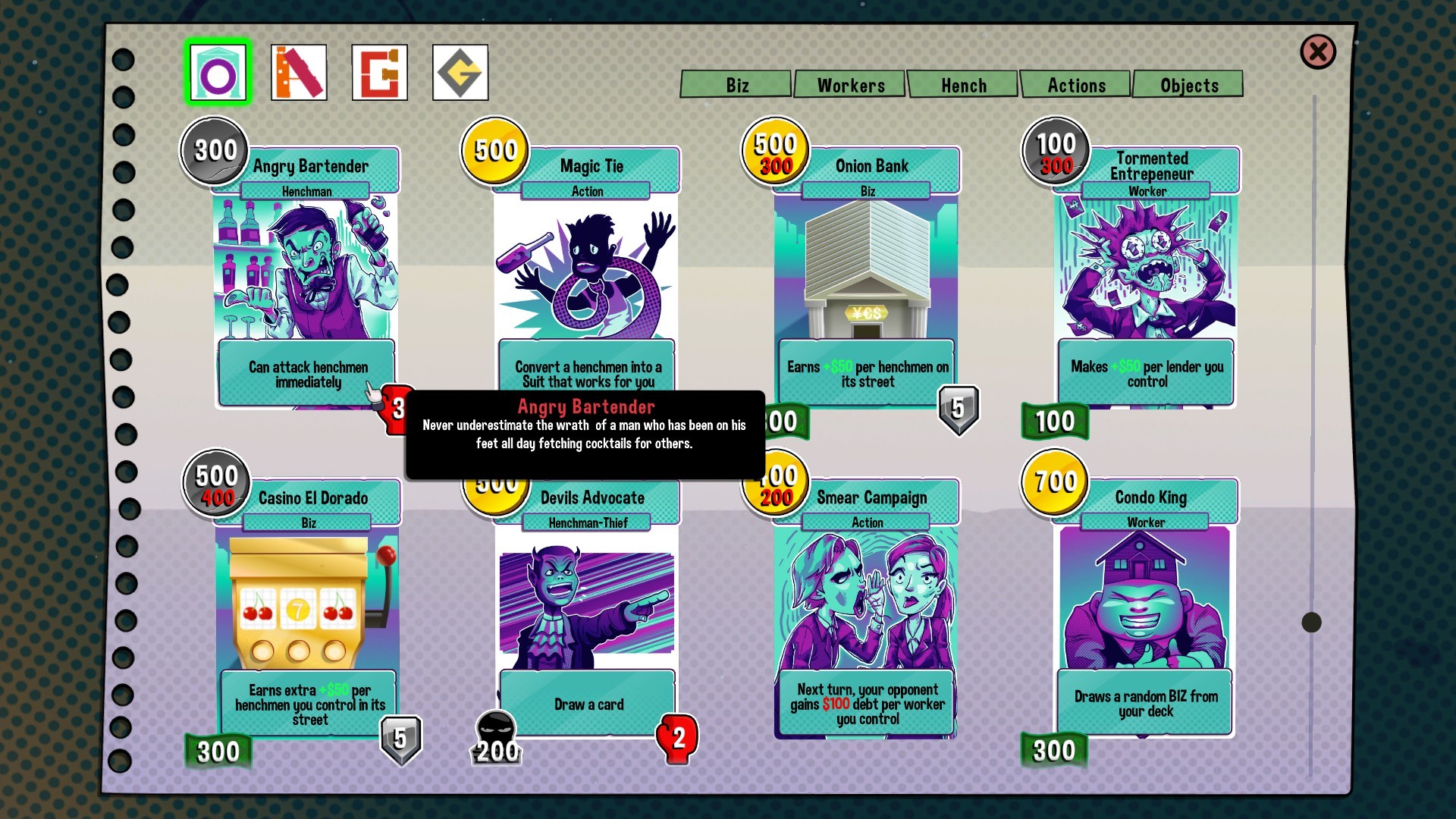Open the Actions tab
Image resolution: width=1456 pixels, height=819 pixels.
pos(1076,85)
